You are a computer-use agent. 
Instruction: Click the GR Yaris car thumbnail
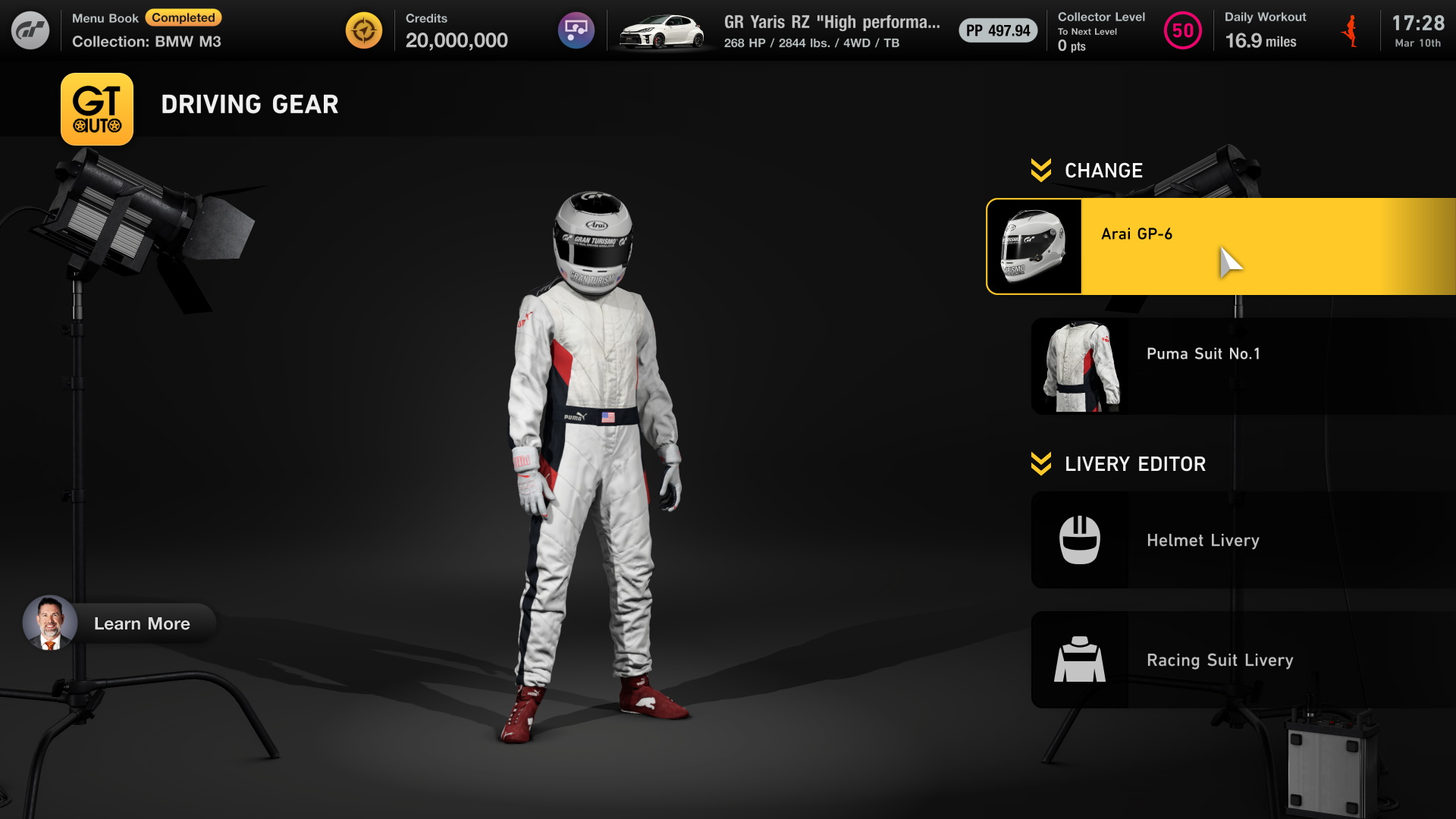pos(664,31)
